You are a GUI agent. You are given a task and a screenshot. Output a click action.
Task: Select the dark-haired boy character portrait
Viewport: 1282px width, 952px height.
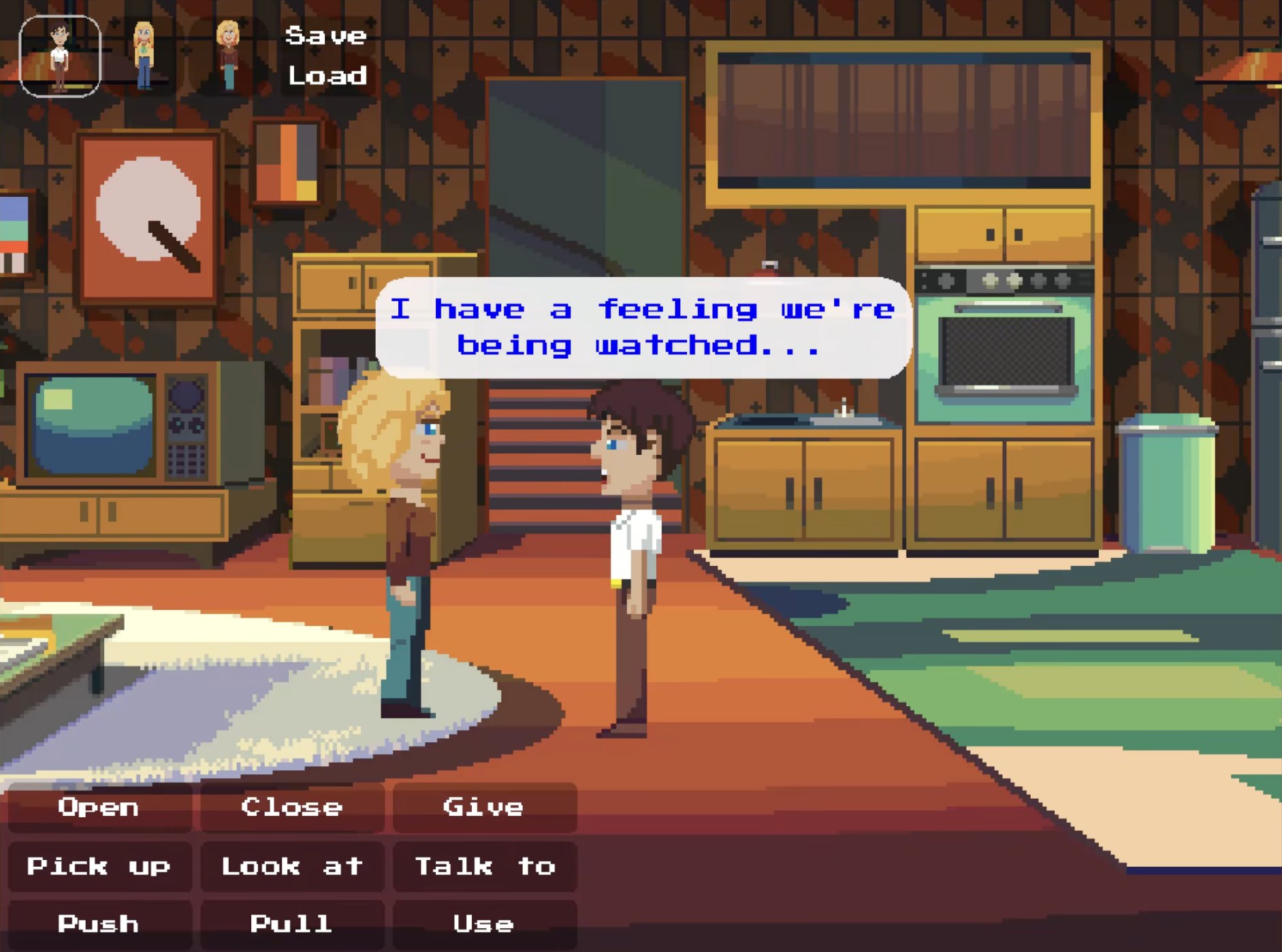[x=60, y=56]
